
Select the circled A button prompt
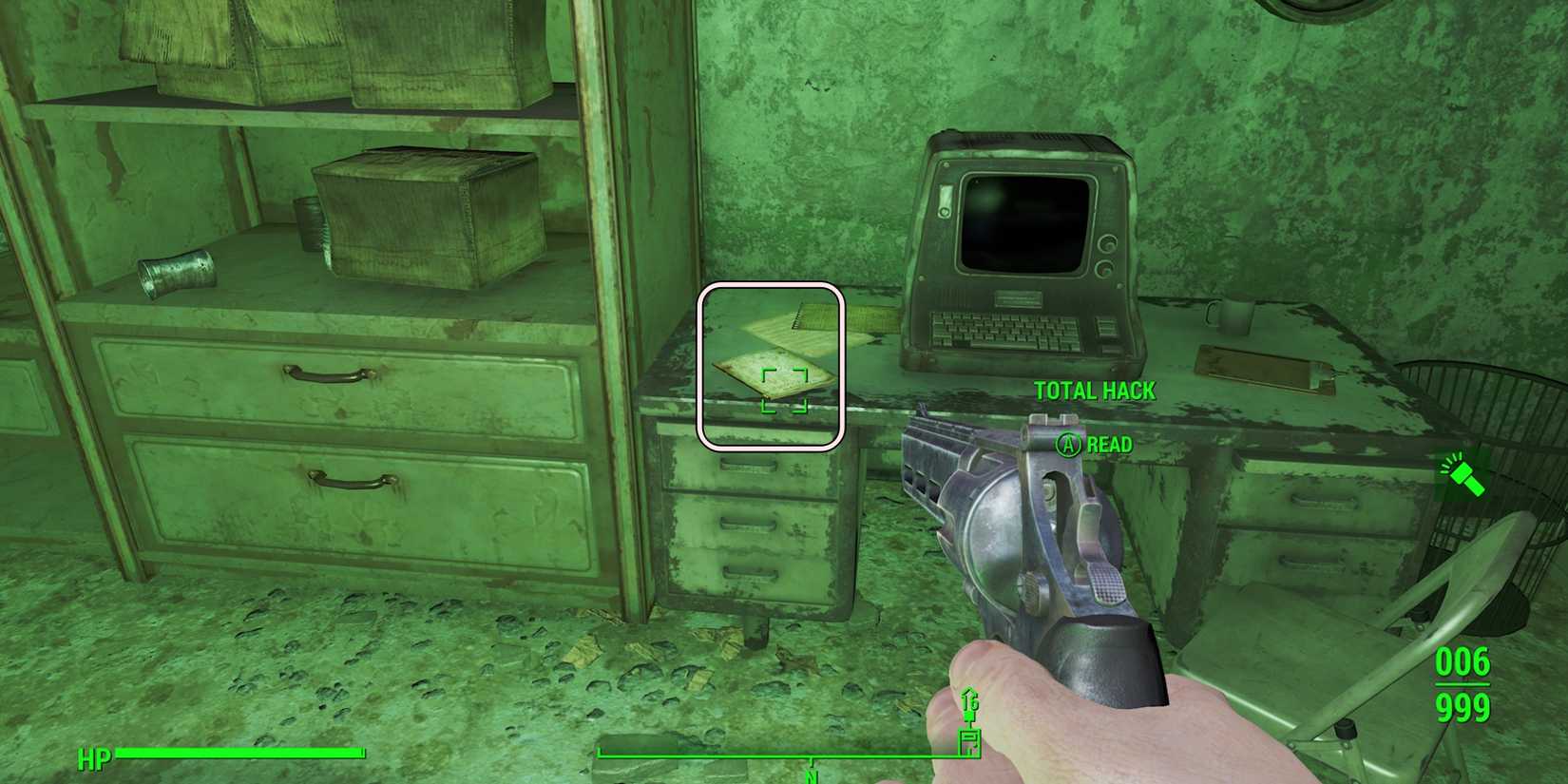click(x=1071, y=444)
